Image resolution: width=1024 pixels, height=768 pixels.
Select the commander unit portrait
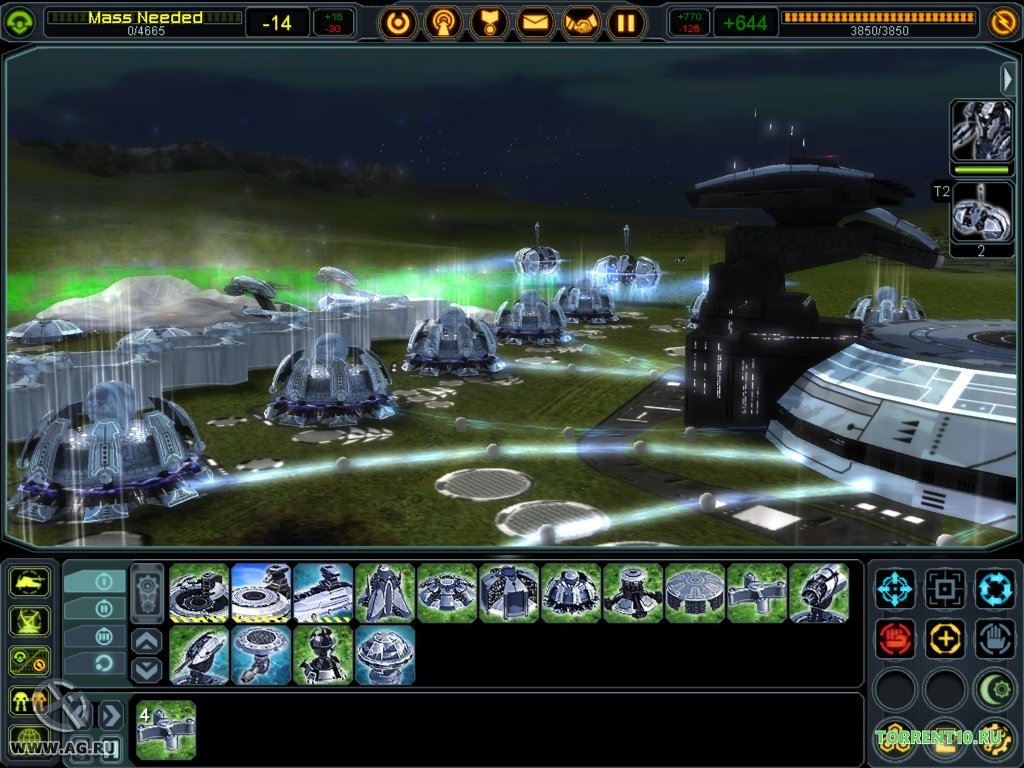click(x=981, y=131)
